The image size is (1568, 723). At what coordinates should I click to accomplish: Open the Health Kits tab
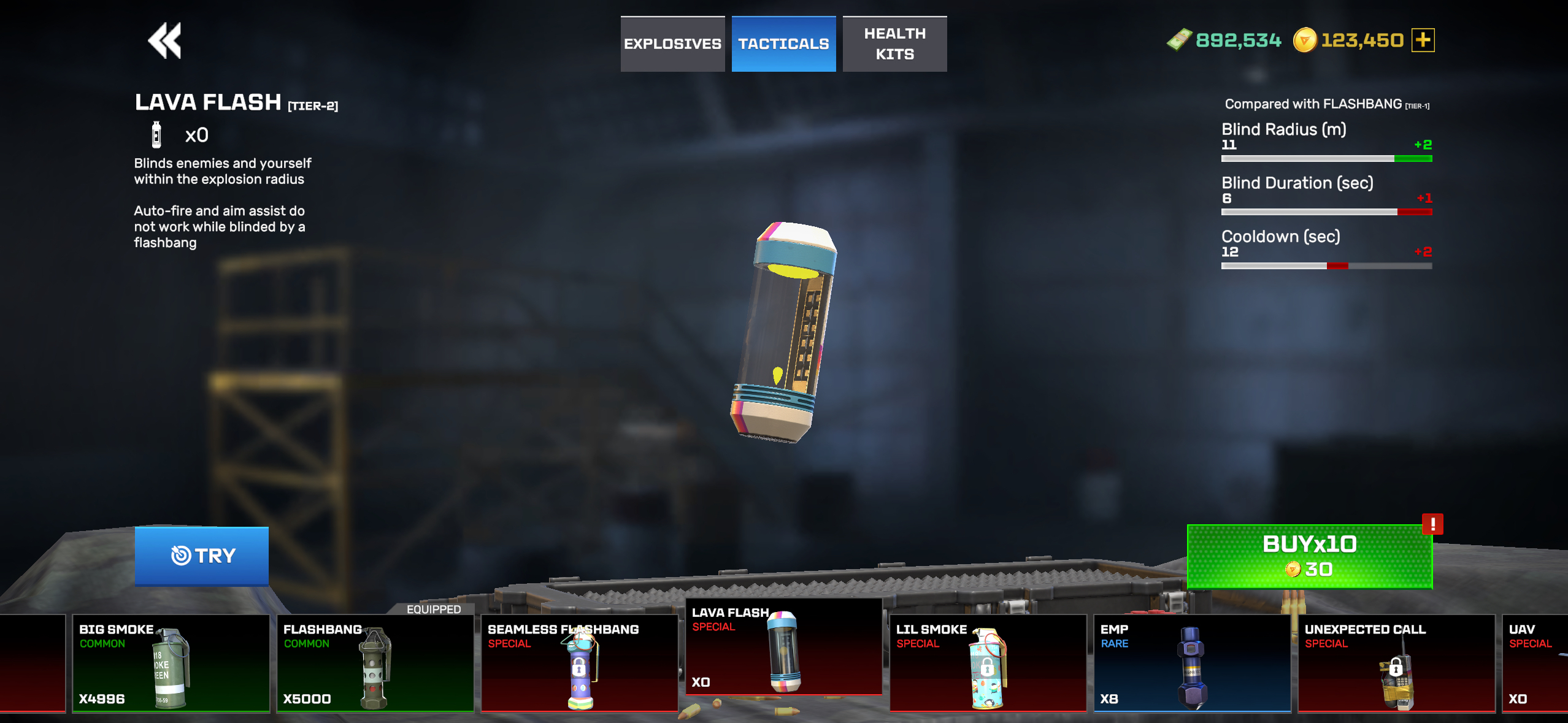coord(894,44)
